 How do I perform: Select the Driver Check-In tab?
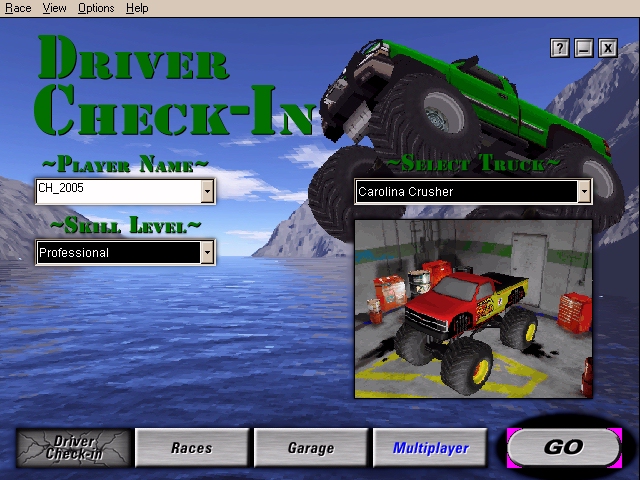73,448
